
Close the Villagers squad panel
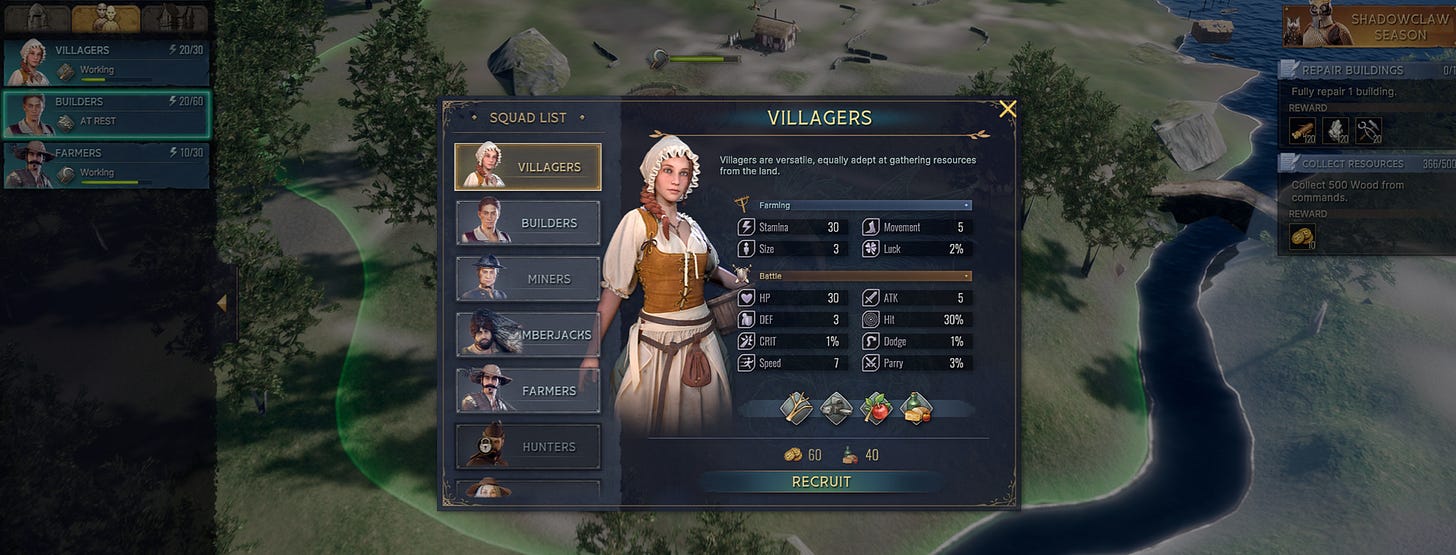(1007, 109)
